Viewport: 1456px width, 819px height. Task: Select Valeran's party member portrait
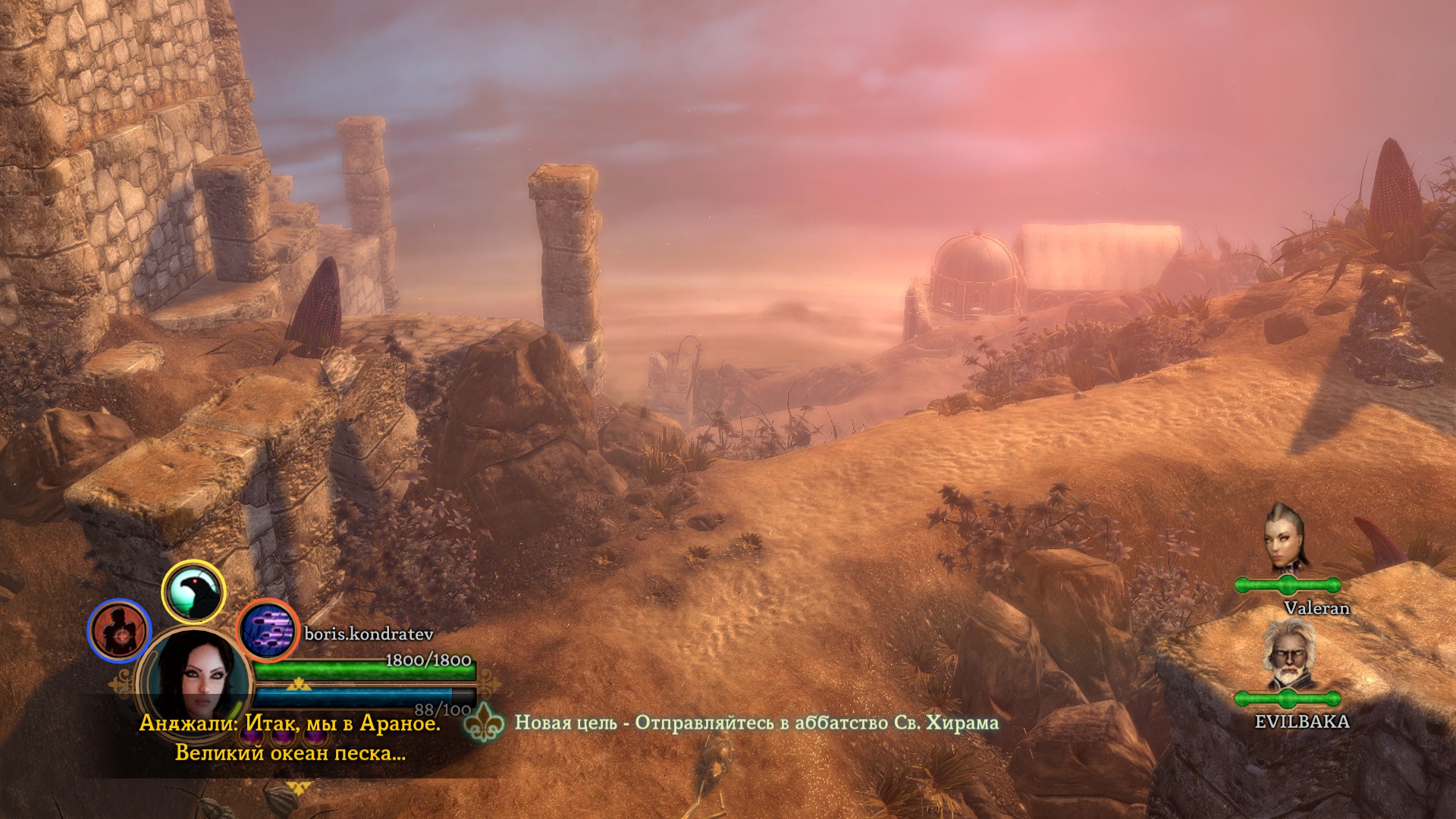[1285, 537]
